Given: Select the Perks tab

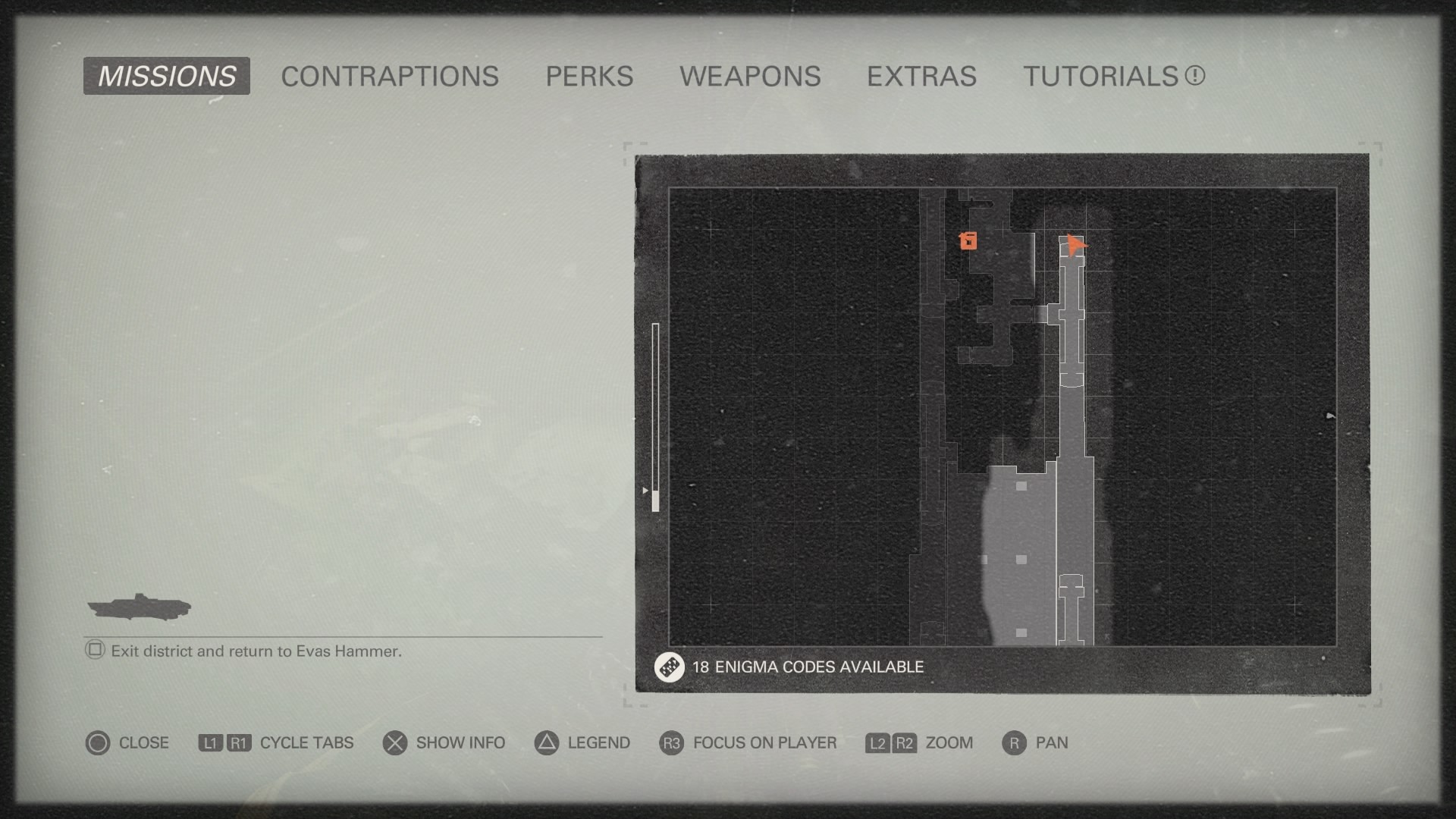Looking at the screenshot, I should [589, 76].
